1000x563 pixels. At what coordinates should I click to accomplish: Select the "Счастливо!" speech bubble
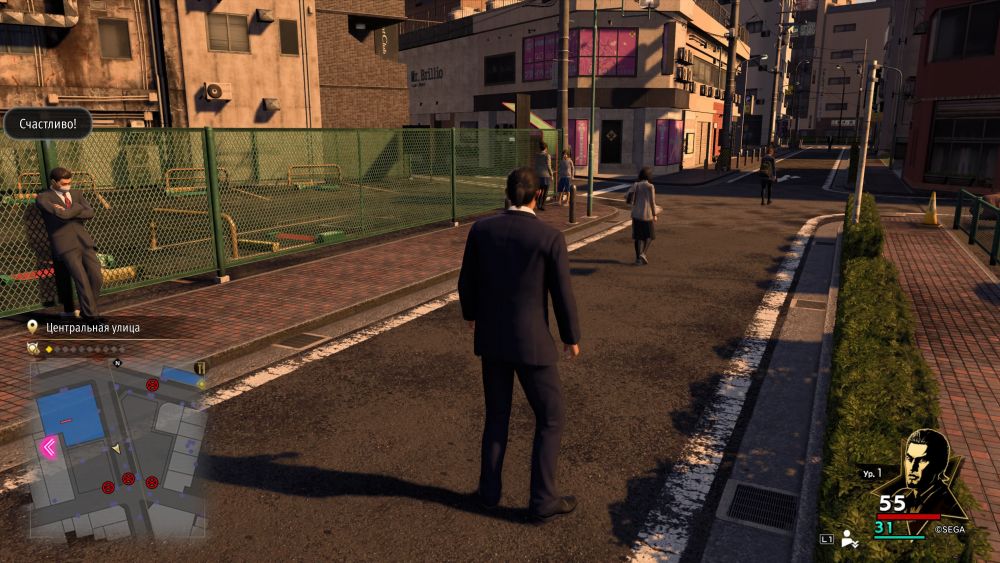47,124
